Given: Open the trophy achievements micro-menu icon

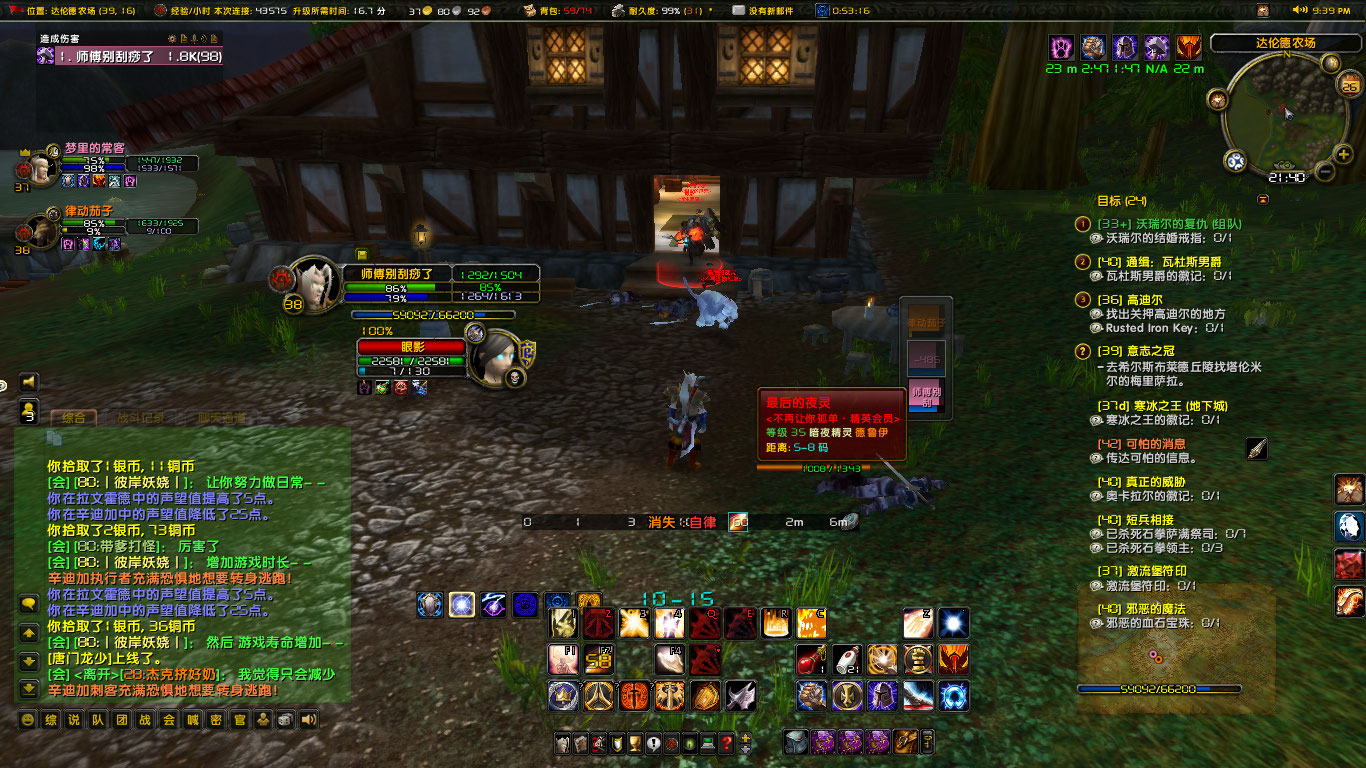Looking at the screenshot, I should [635, 744].
